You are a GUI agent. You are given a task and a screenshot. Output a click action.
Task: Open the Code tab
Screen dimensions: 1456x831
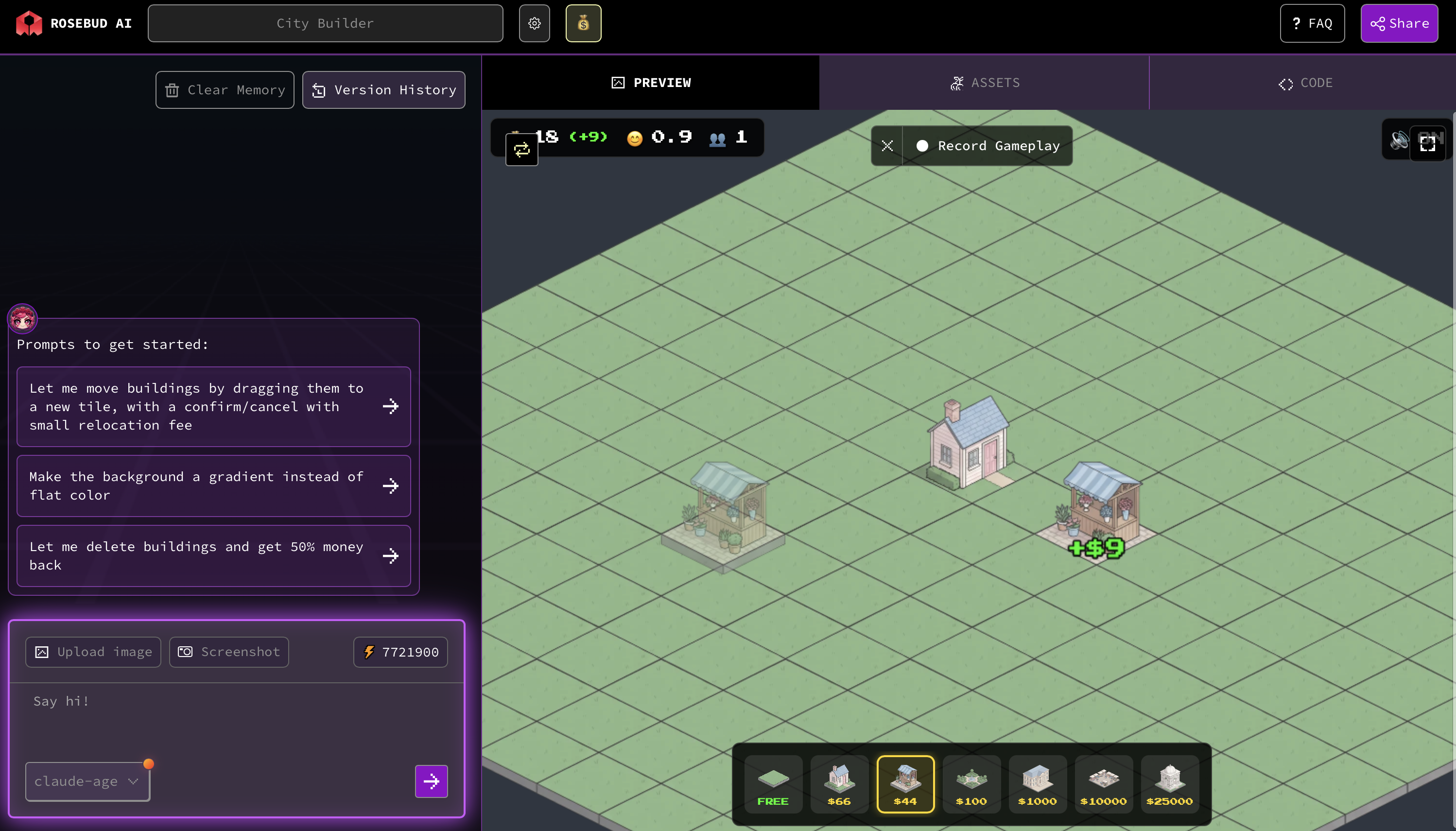coord(1305,83)
